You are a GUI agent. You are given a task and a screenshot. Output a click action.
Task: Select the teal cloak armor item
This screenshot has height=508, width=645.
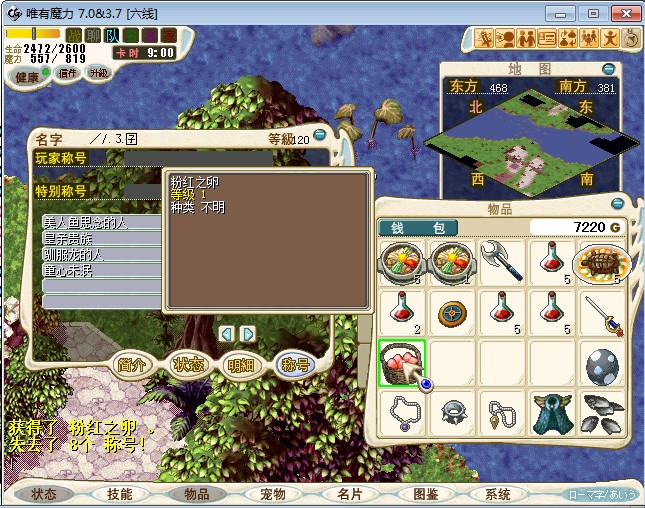pyautogui.click(x=551, y=412)
